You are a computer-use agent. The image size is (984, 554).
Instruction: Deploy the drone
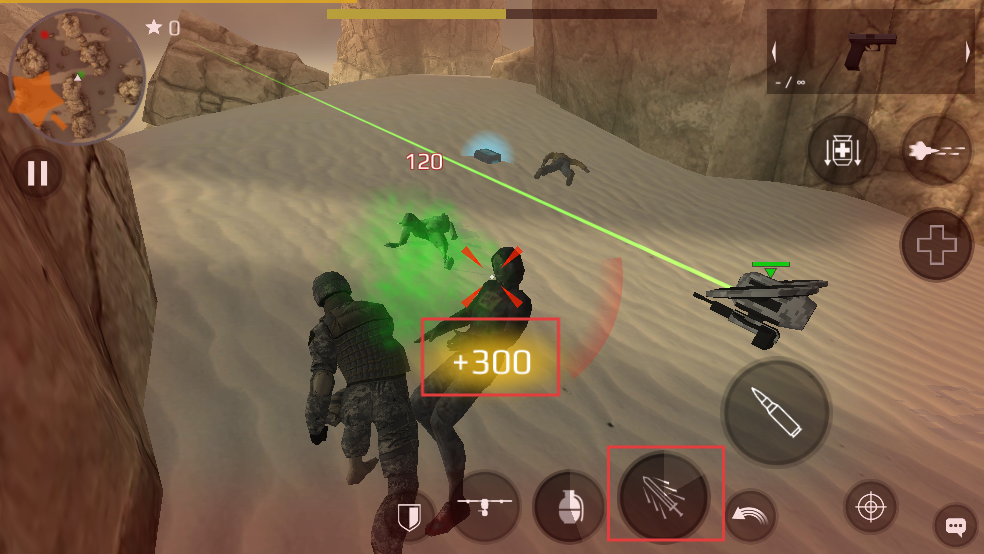tap(484, 503)
